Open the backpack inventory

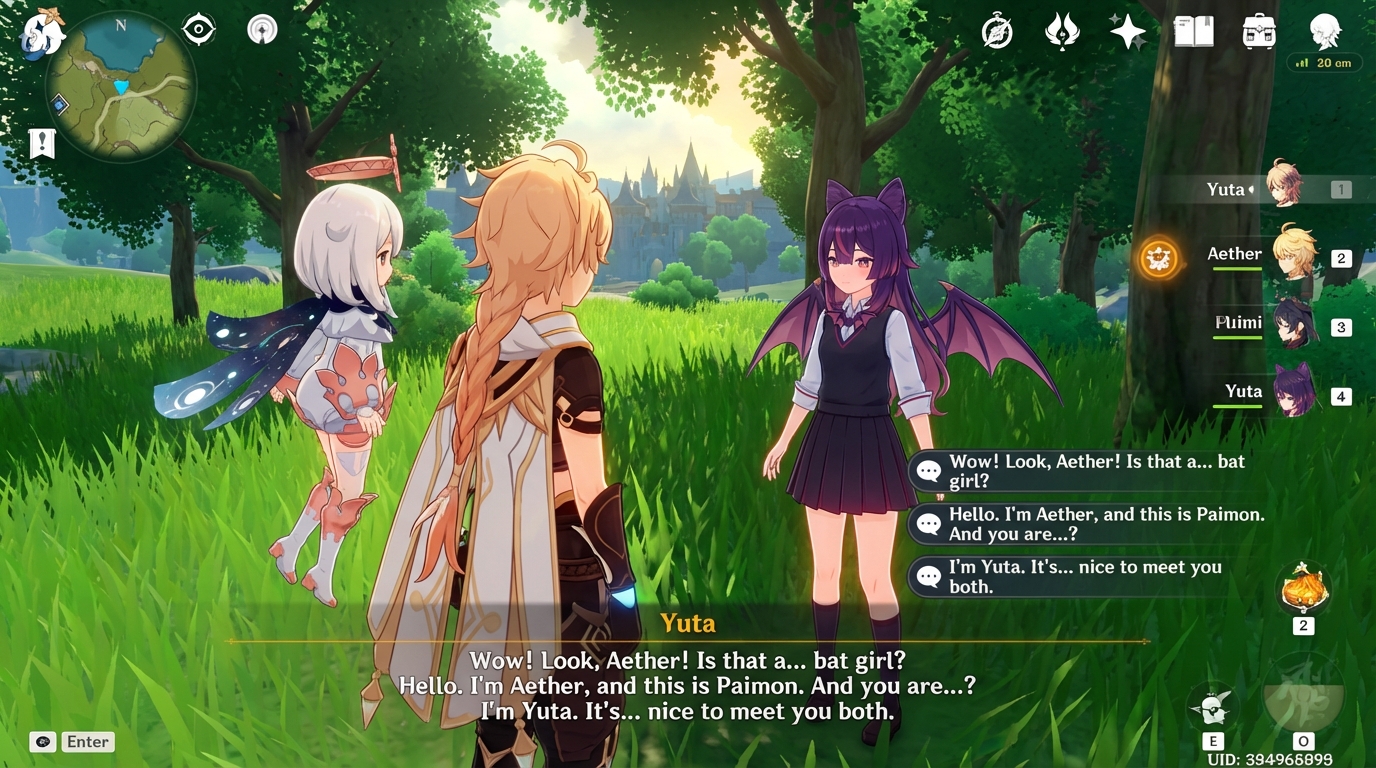1259,32
